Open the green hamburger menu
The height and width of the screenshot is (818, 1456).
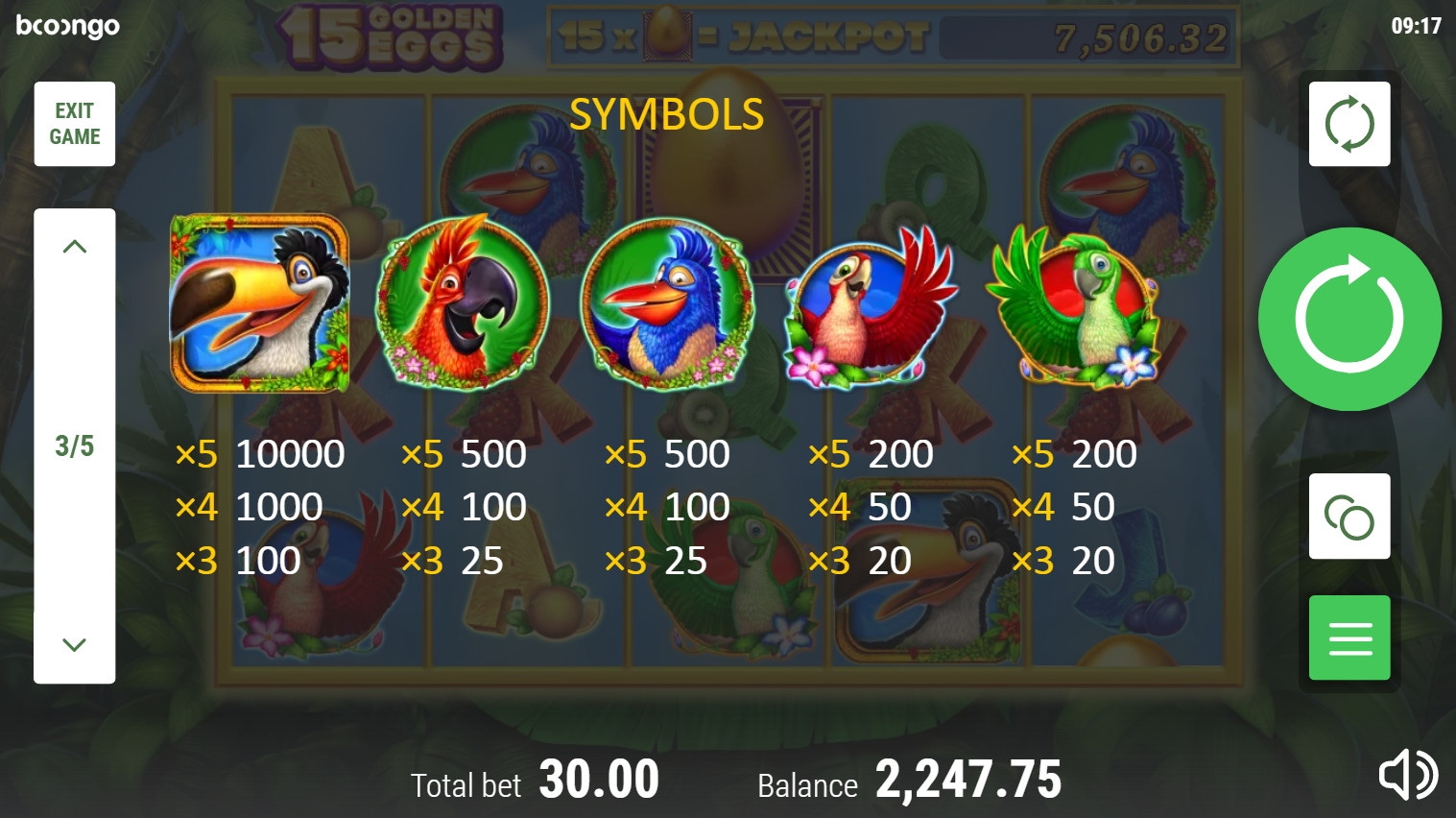click(1349, 638)
